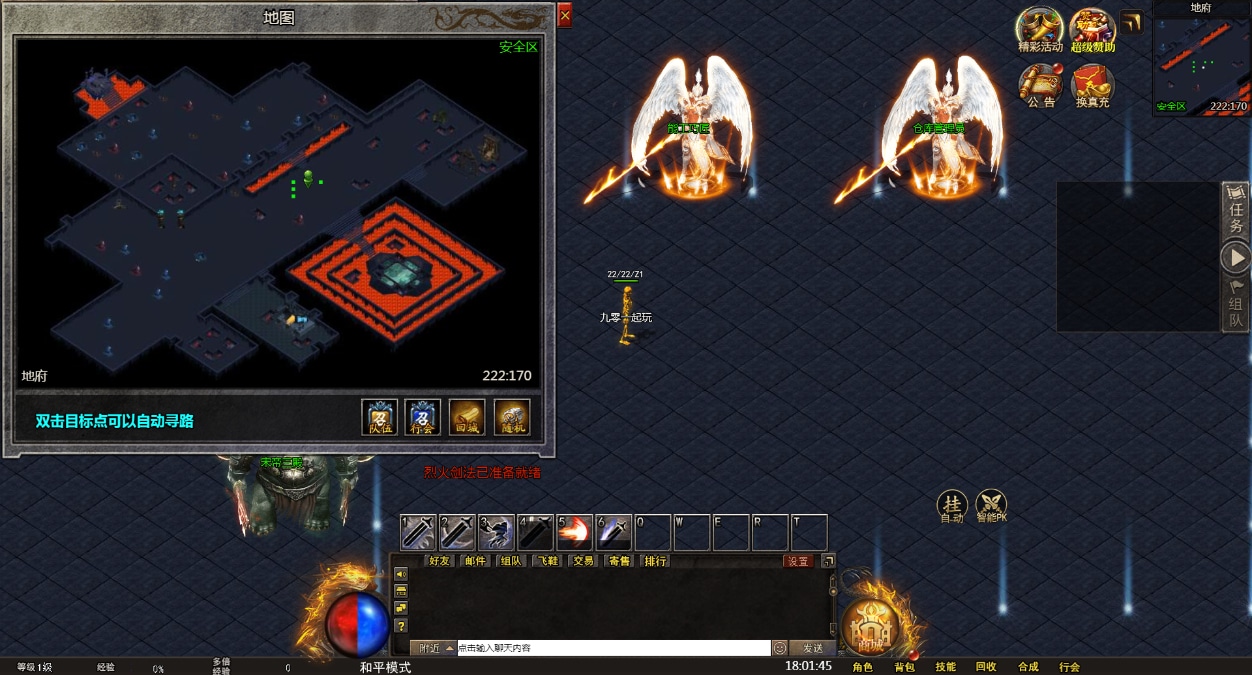The height and width of the screenshot is (675, 1252).
Task: Open the 换真充 red envelope icon
Action: (x=1091, y=86)
